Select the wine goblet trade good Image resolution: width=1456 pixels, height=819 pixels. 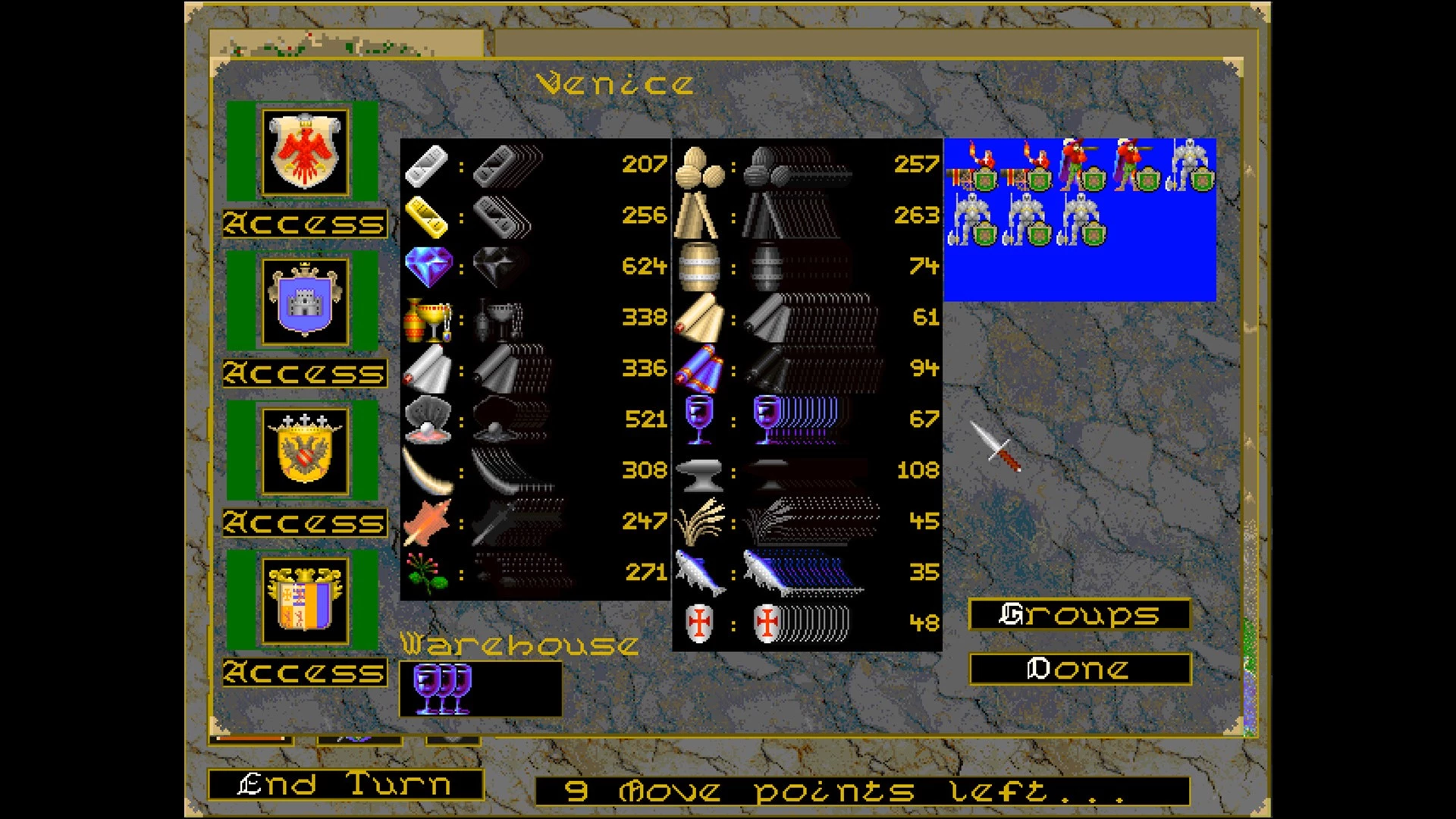pyautogui.click(x=698, y=419)
